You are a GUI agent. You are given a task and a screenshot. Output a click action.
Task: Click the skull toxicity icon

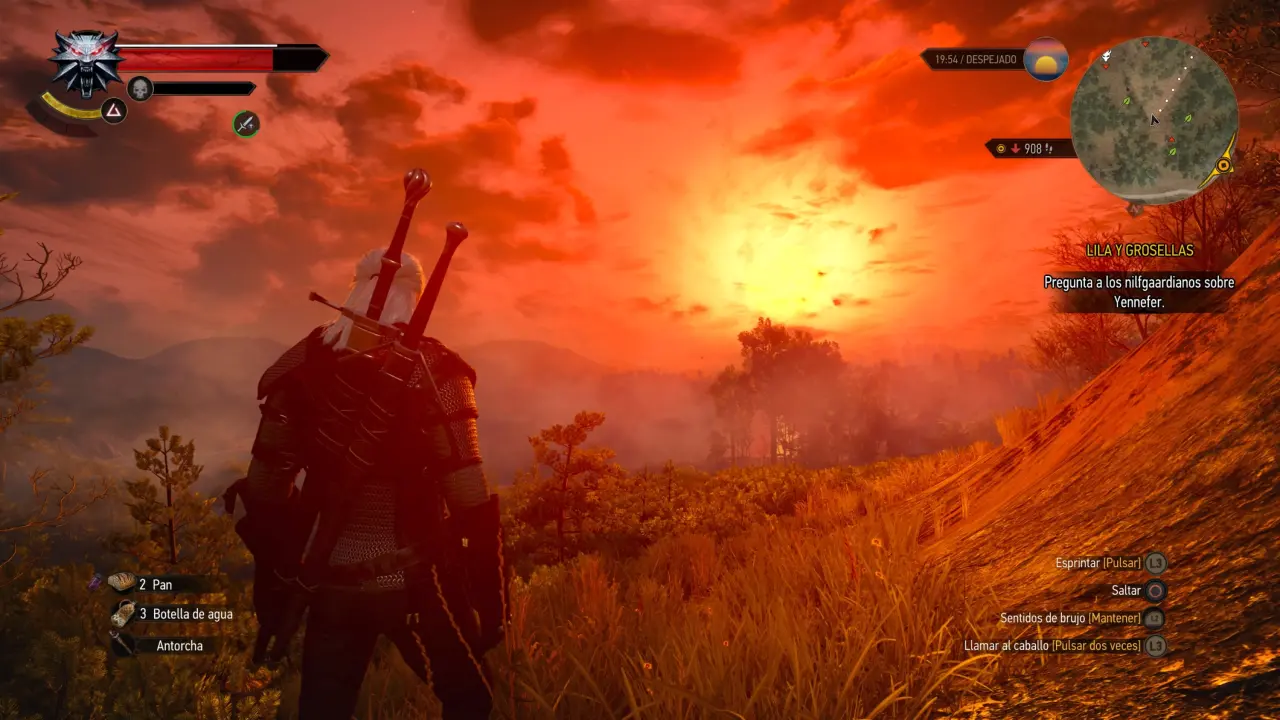[x=140, y=88]
